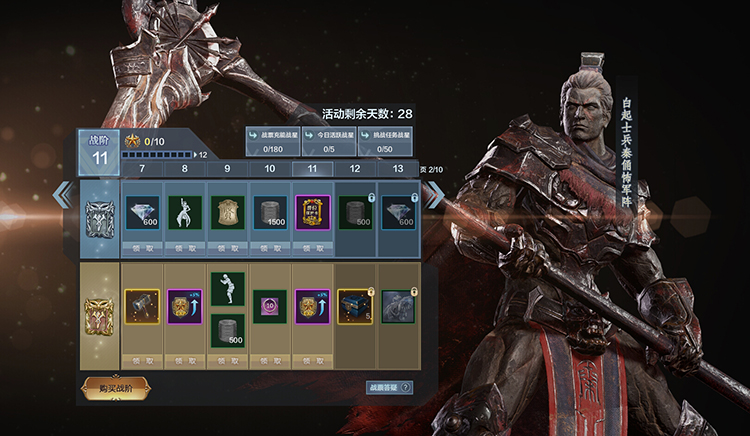750x436 pixels.
Task: Select tier 7 column header
Action: [142, 169]
